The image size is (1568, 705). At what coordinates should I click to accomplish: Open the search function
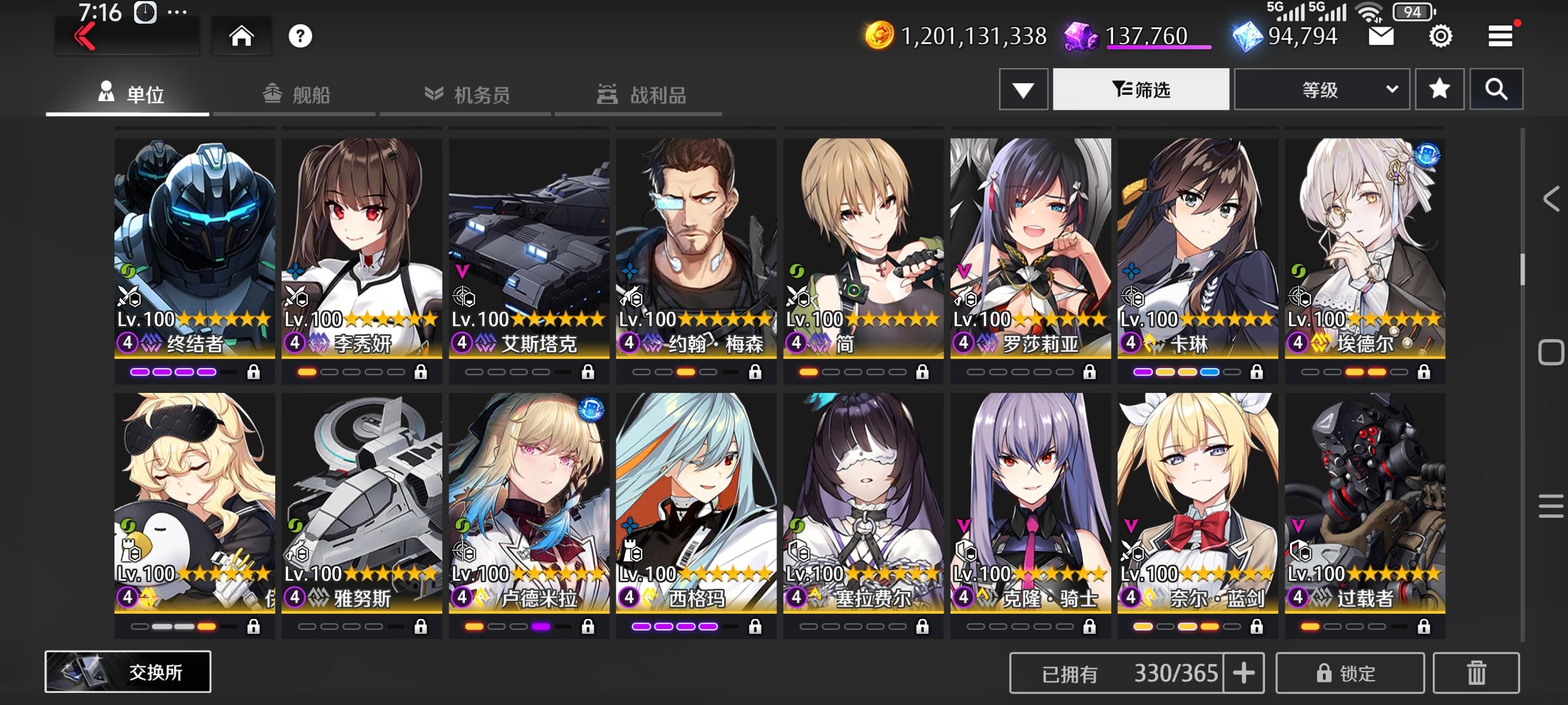pyautogui.click(x=1497, y=89)
